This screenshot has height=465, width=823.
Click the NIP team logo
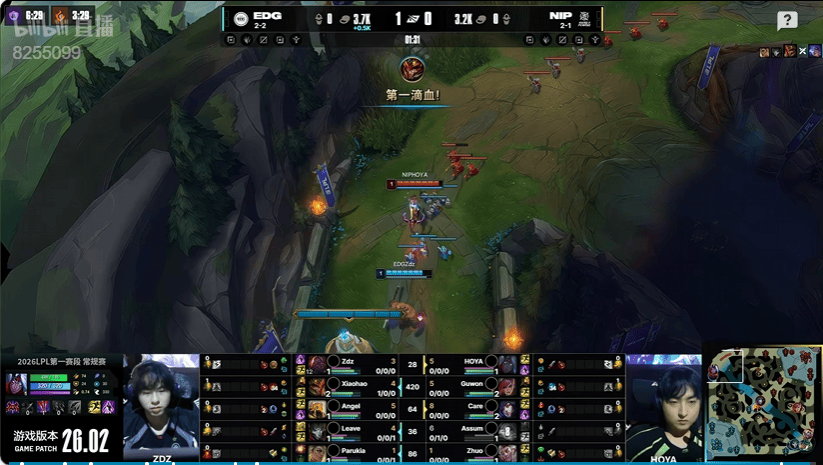point(586,18)
